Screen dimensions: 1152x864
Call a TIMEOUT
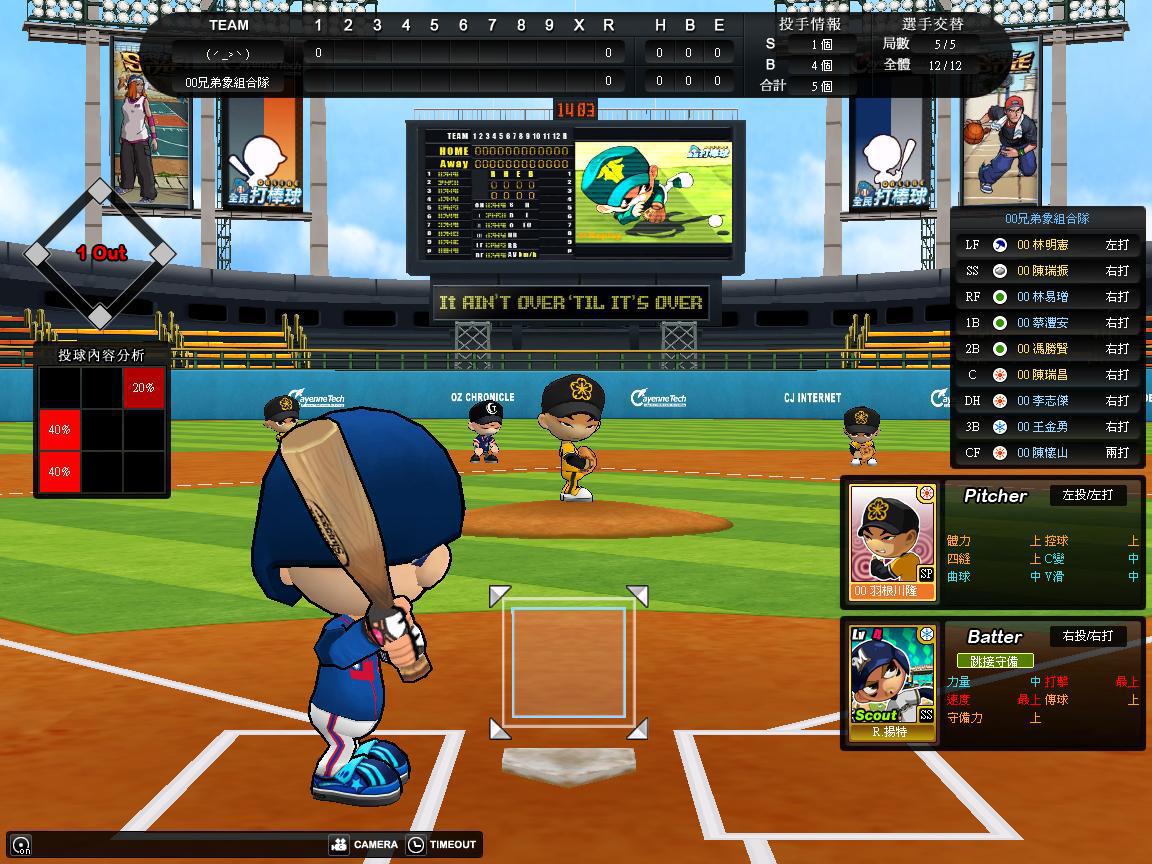[442, 844]
